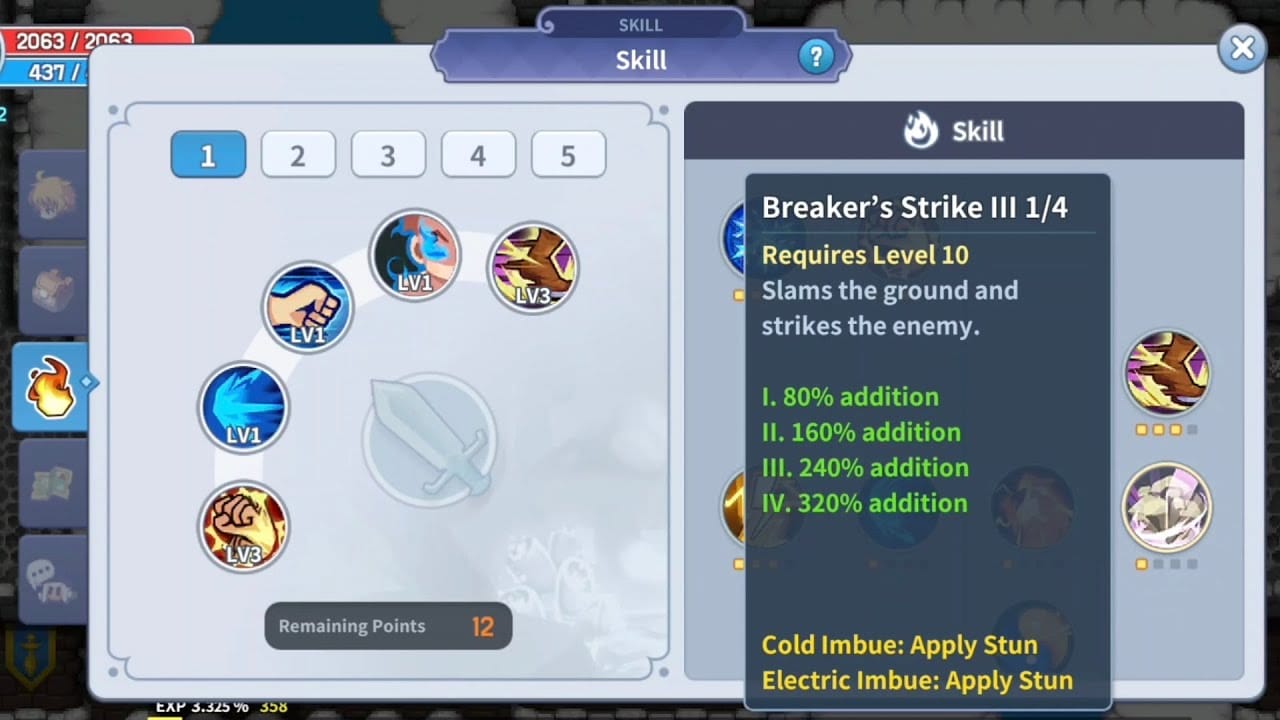The image size is (1280, 720).
Task: Click the stone smash skill thumbnail on the right
Action: [1168, 507]
